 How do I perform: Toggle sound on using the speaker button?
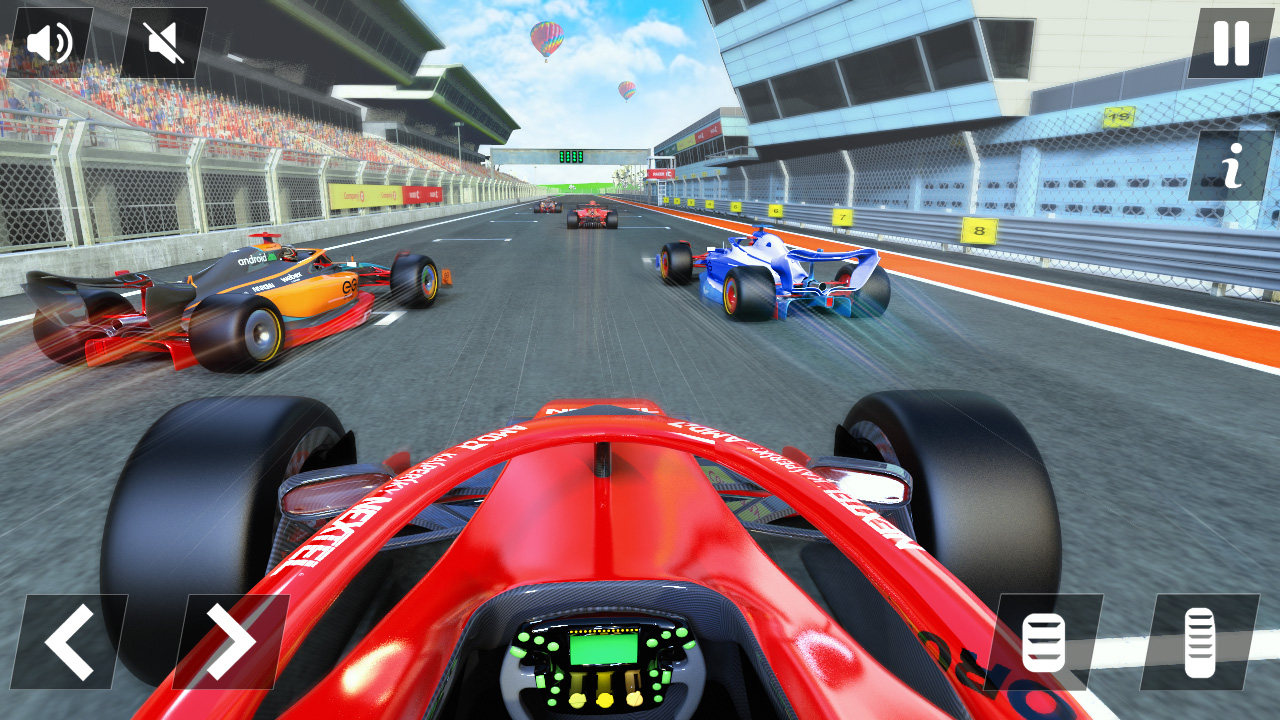coord(48,42)
